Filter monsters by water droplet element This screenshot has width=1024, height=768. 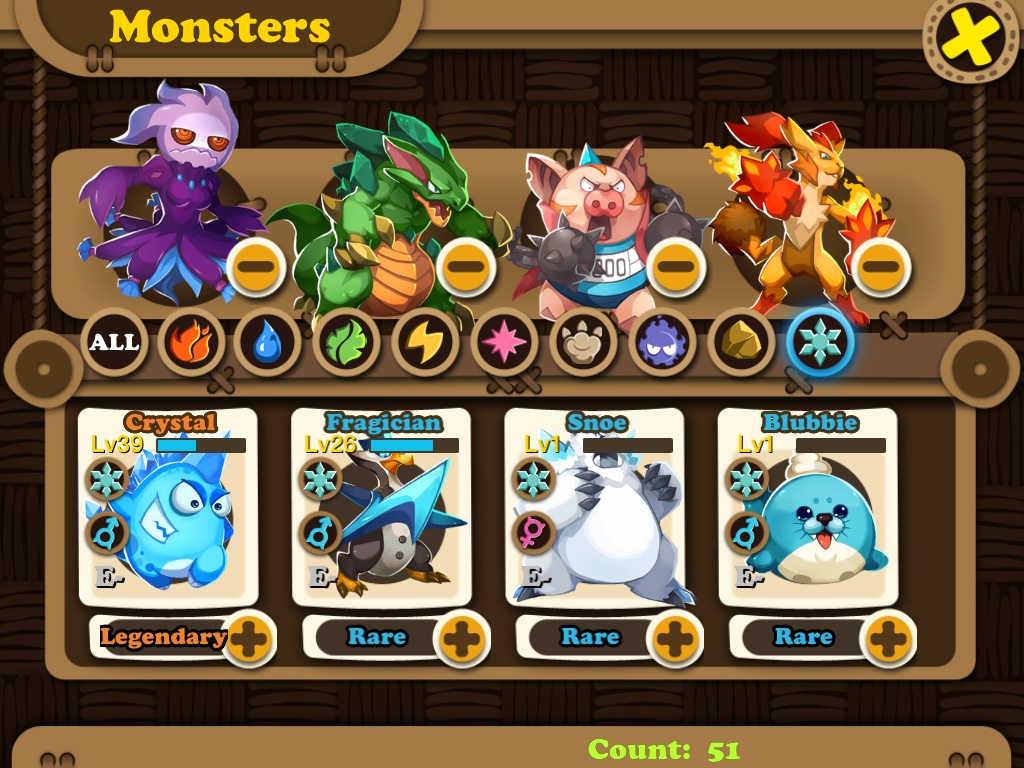pos(268,343)
